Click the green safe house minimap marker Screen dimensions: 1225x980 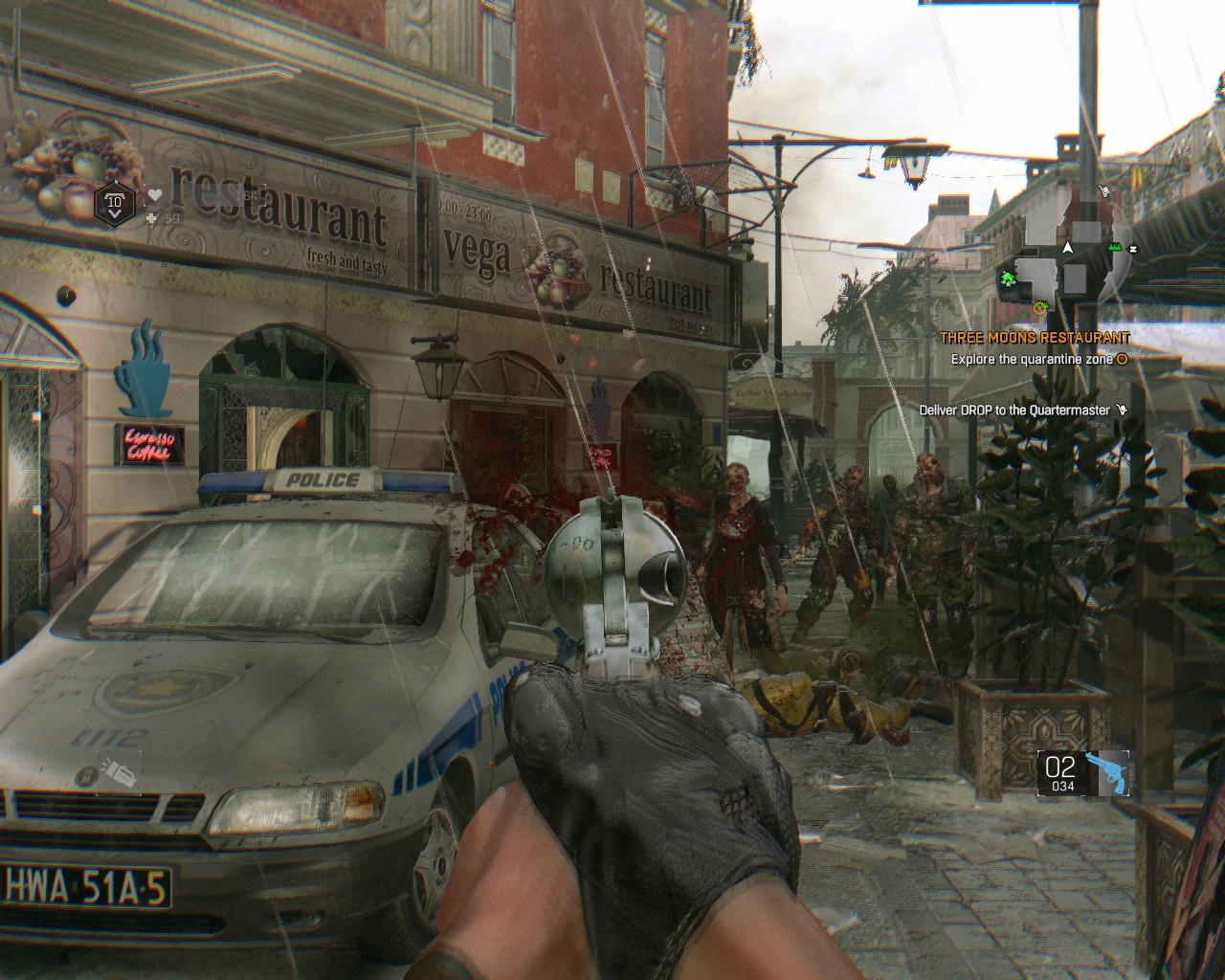coord(1008,278)
